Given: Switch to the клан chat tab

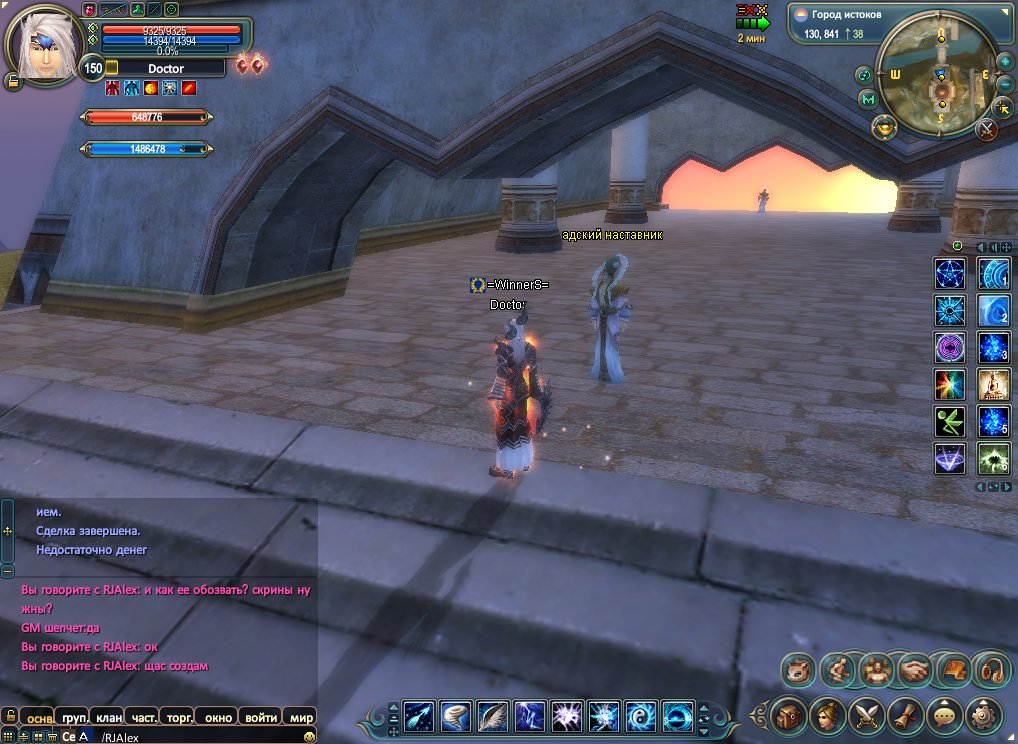Looking at the screenshot, I should pos(109,717).
